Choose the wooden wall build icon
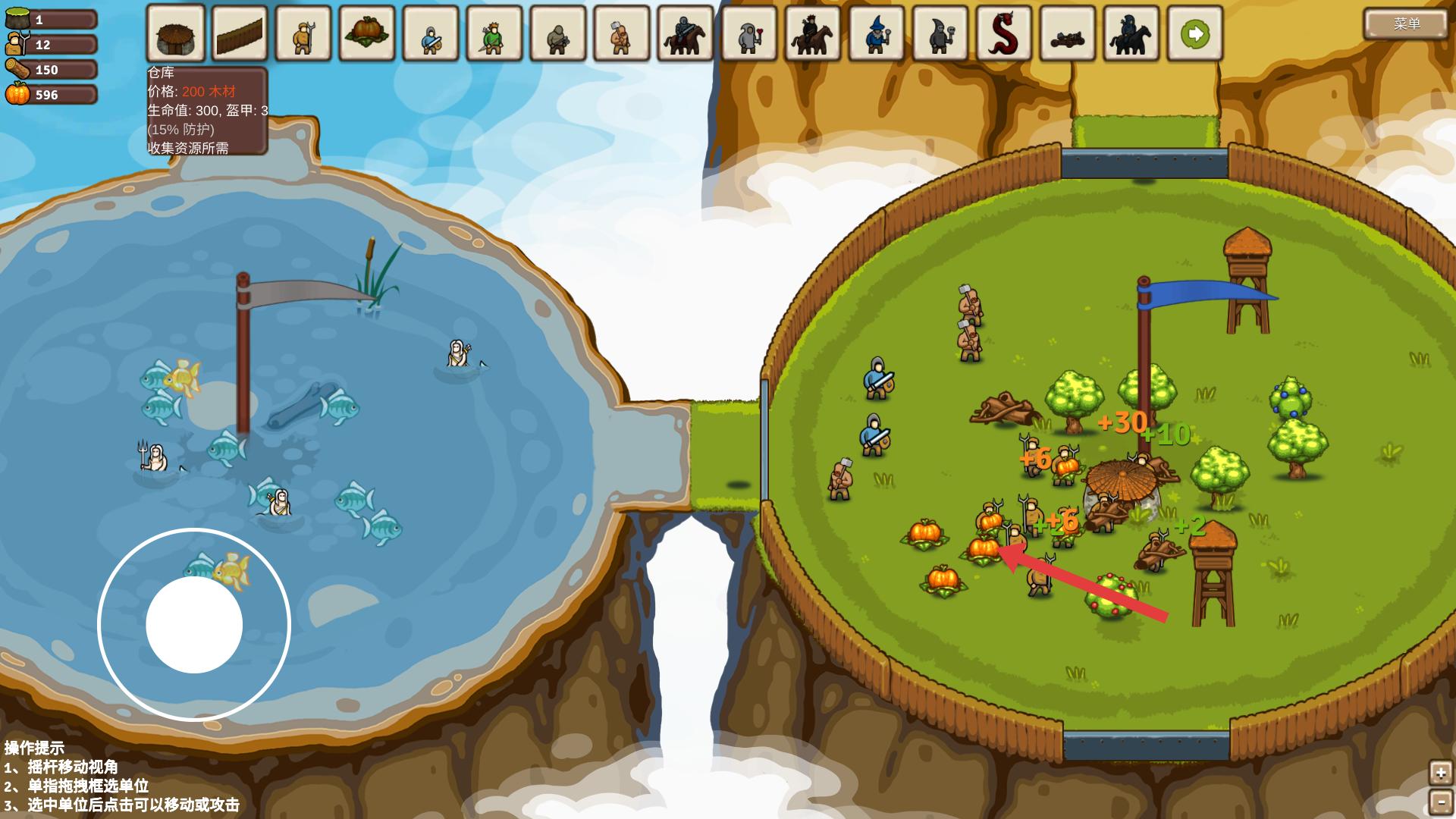 240,34
